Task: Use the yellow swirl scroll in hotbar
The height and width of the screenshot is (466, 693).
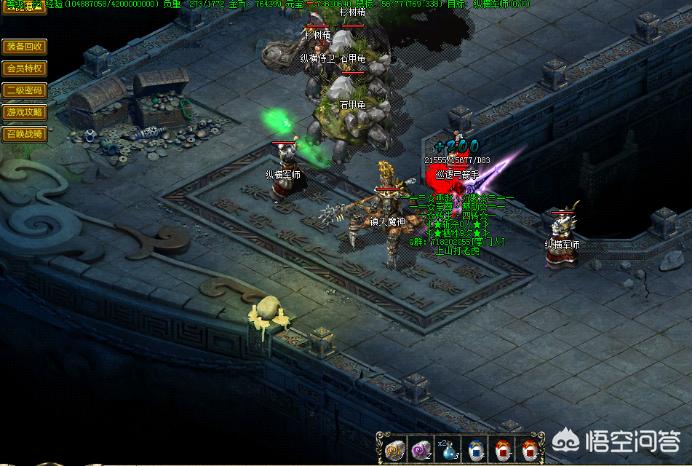Action: coord(393,447)
